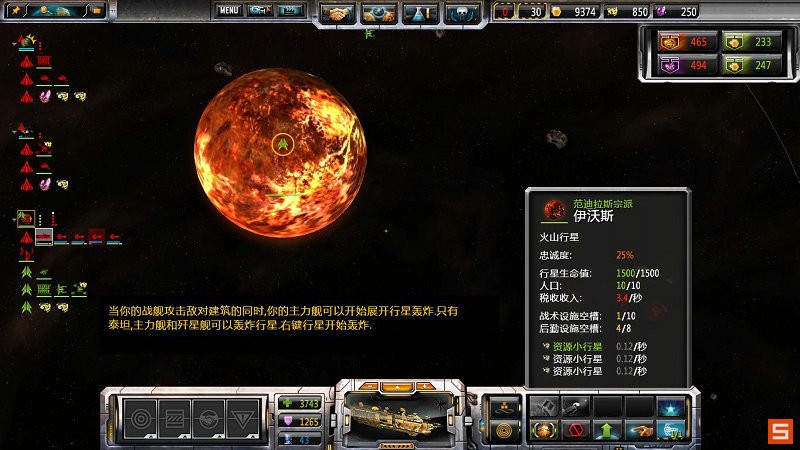This screenshot has height=450, width=800.
Task: Click the planet portrait in the info panel
Action: coord(554,211)
